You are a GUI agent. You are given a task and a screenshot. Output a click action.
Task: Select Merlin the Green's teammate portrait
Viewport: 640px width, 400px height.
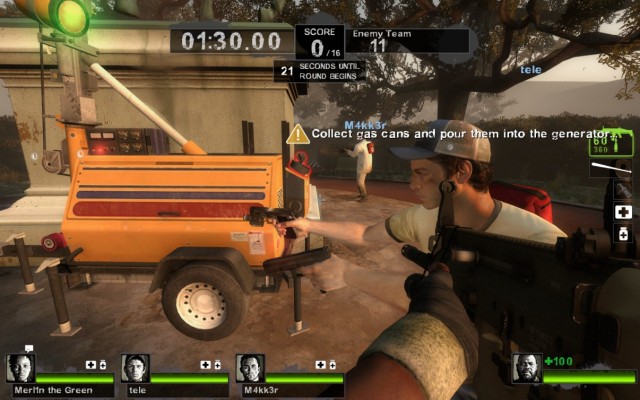click(21, 368)
